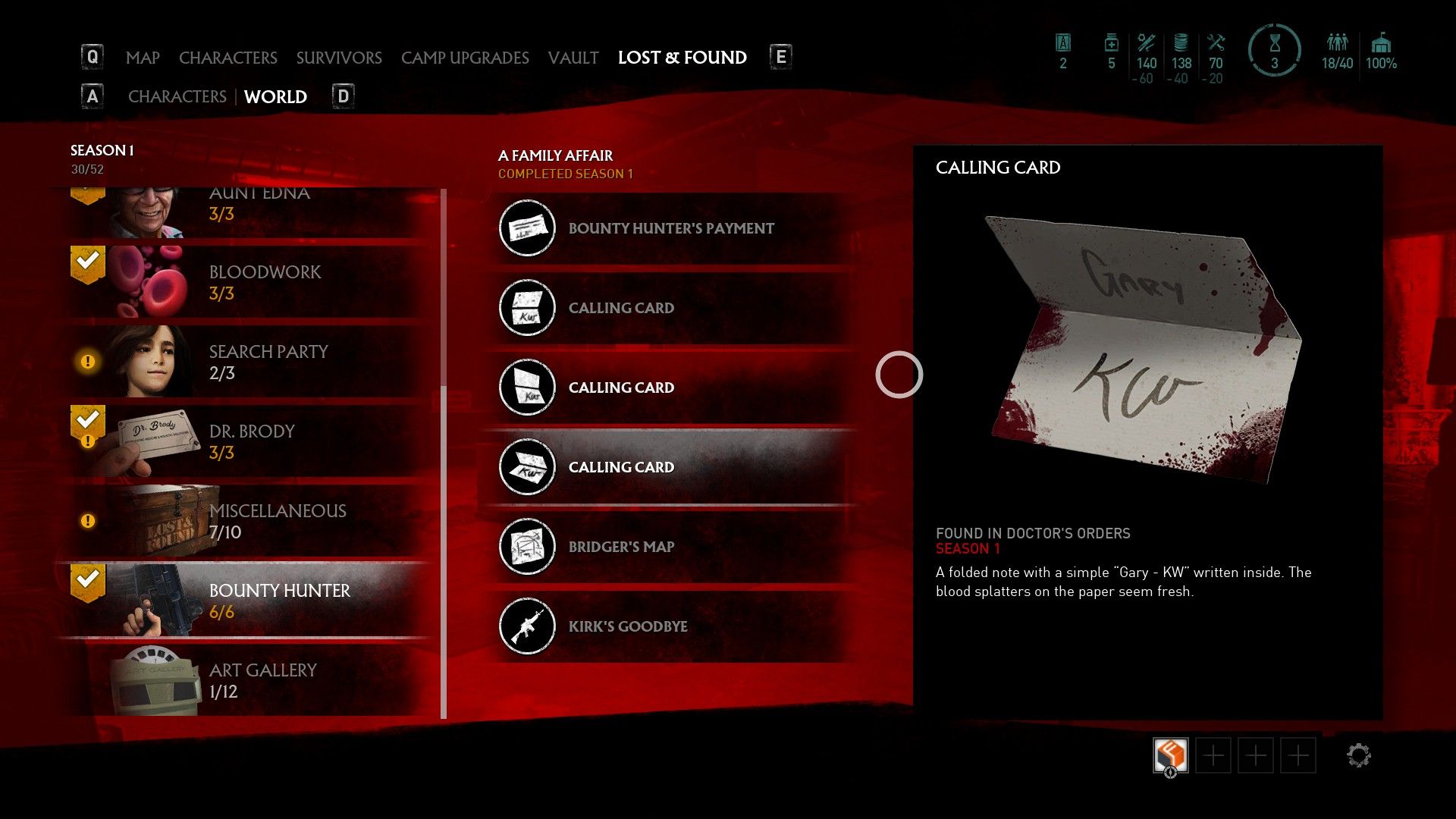Switch to the Characters top menu tab
This screenshot has width=1456, height=819.
227,58
